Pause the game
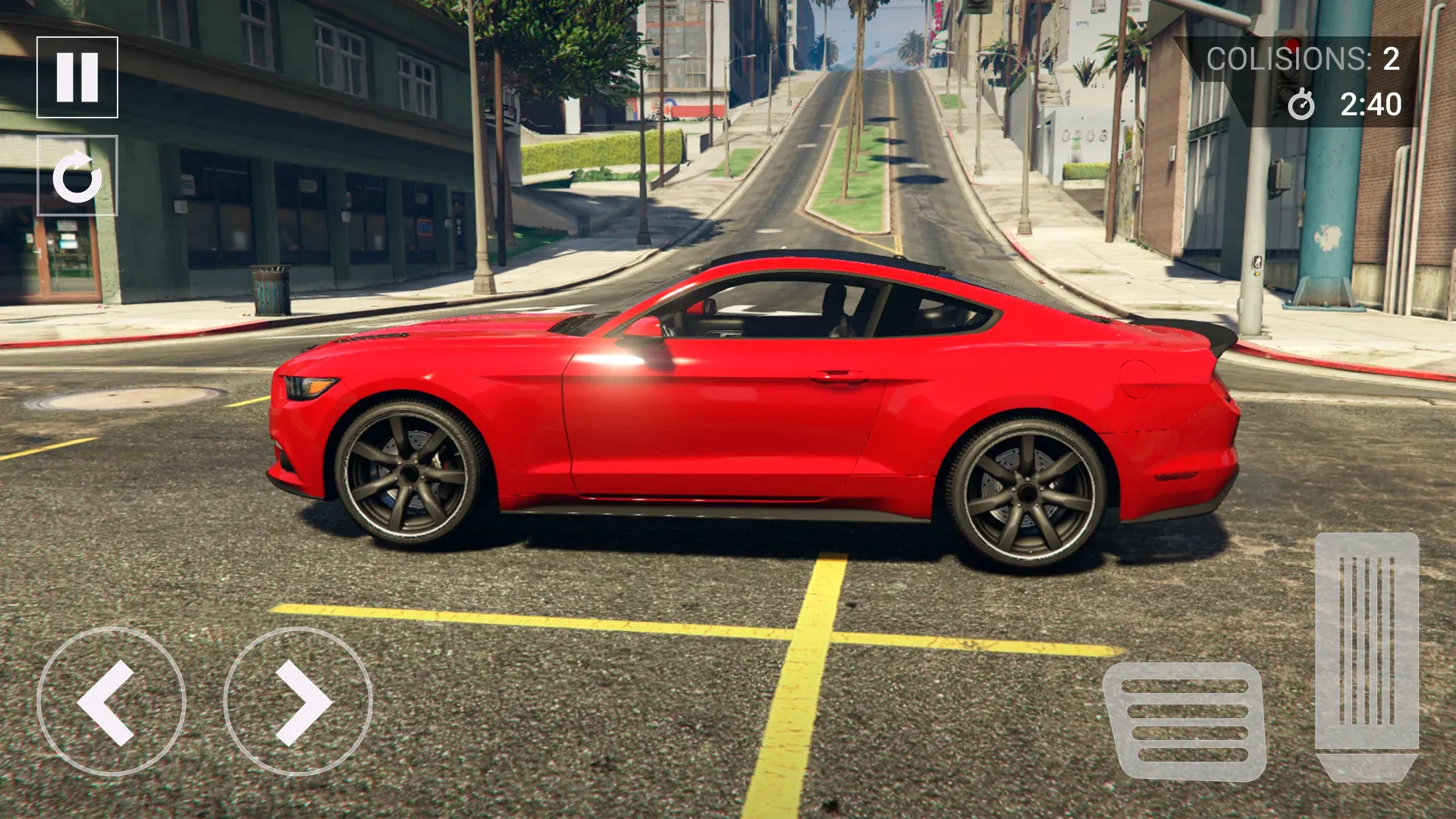Screen dimensions: 1456x819 click(x=78, y=75)
